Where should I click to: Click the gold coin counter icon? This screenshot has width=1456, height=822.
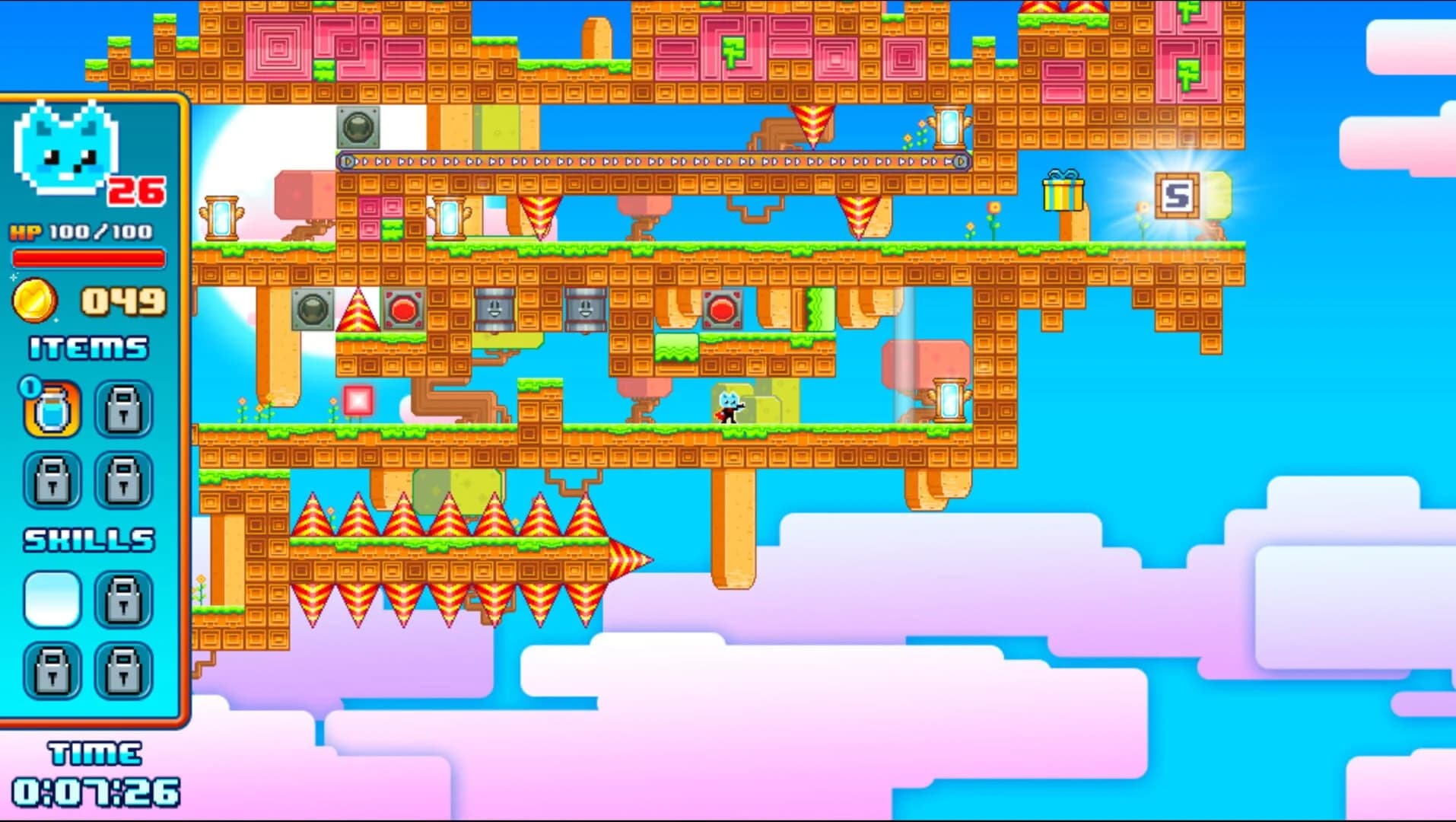click(37, 300)
